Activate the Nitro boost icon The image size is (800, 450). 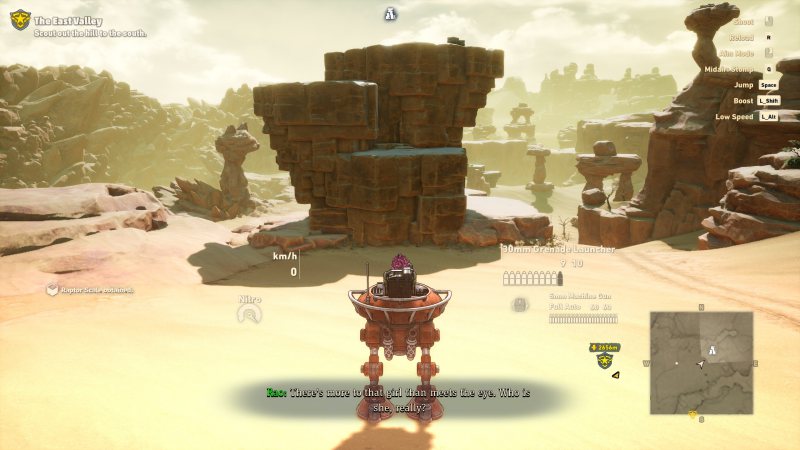coord(249,314)
